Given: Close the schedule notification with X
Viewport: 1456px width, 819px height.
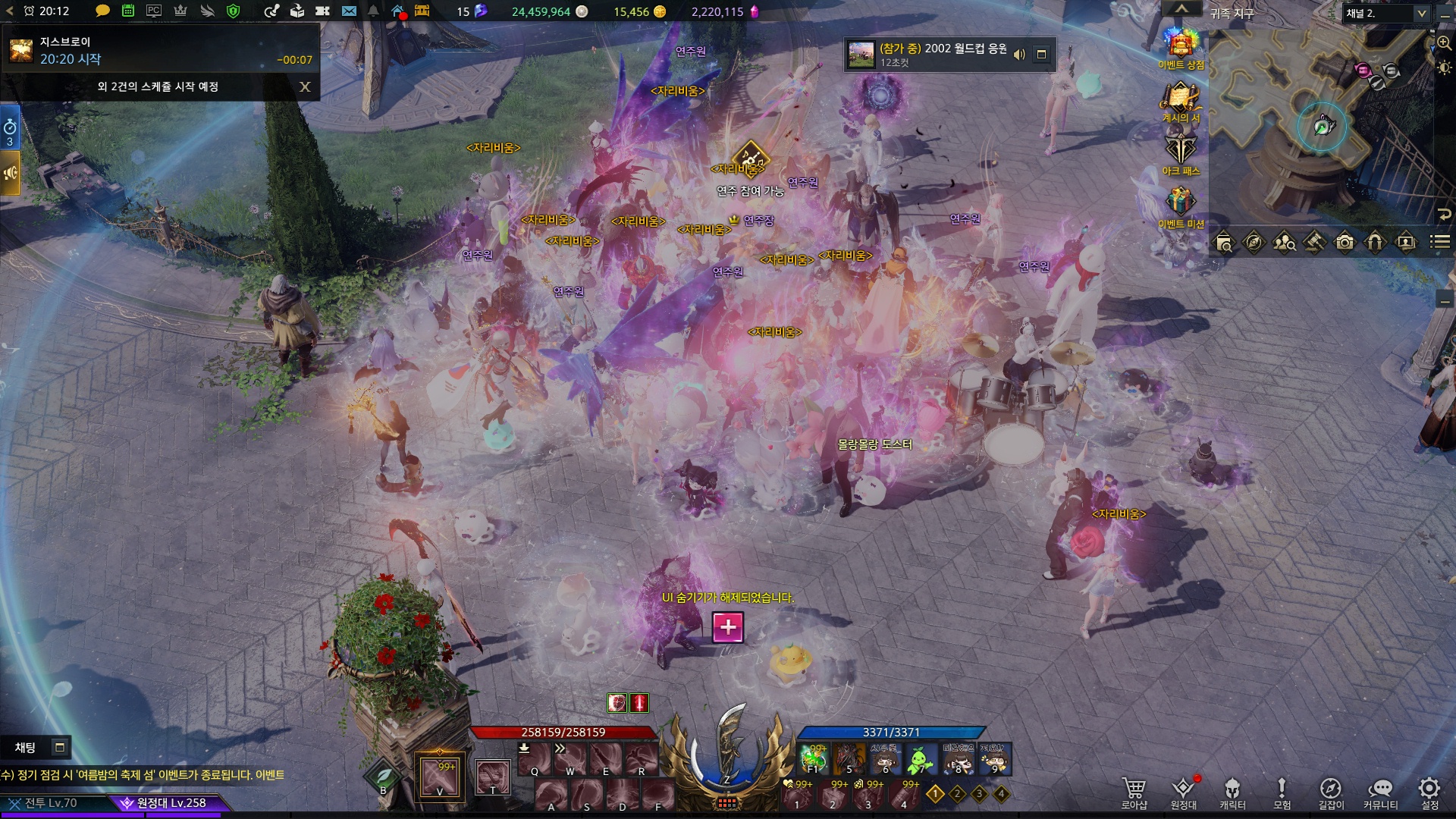Looking at the screenshot, I should point(305,86).
